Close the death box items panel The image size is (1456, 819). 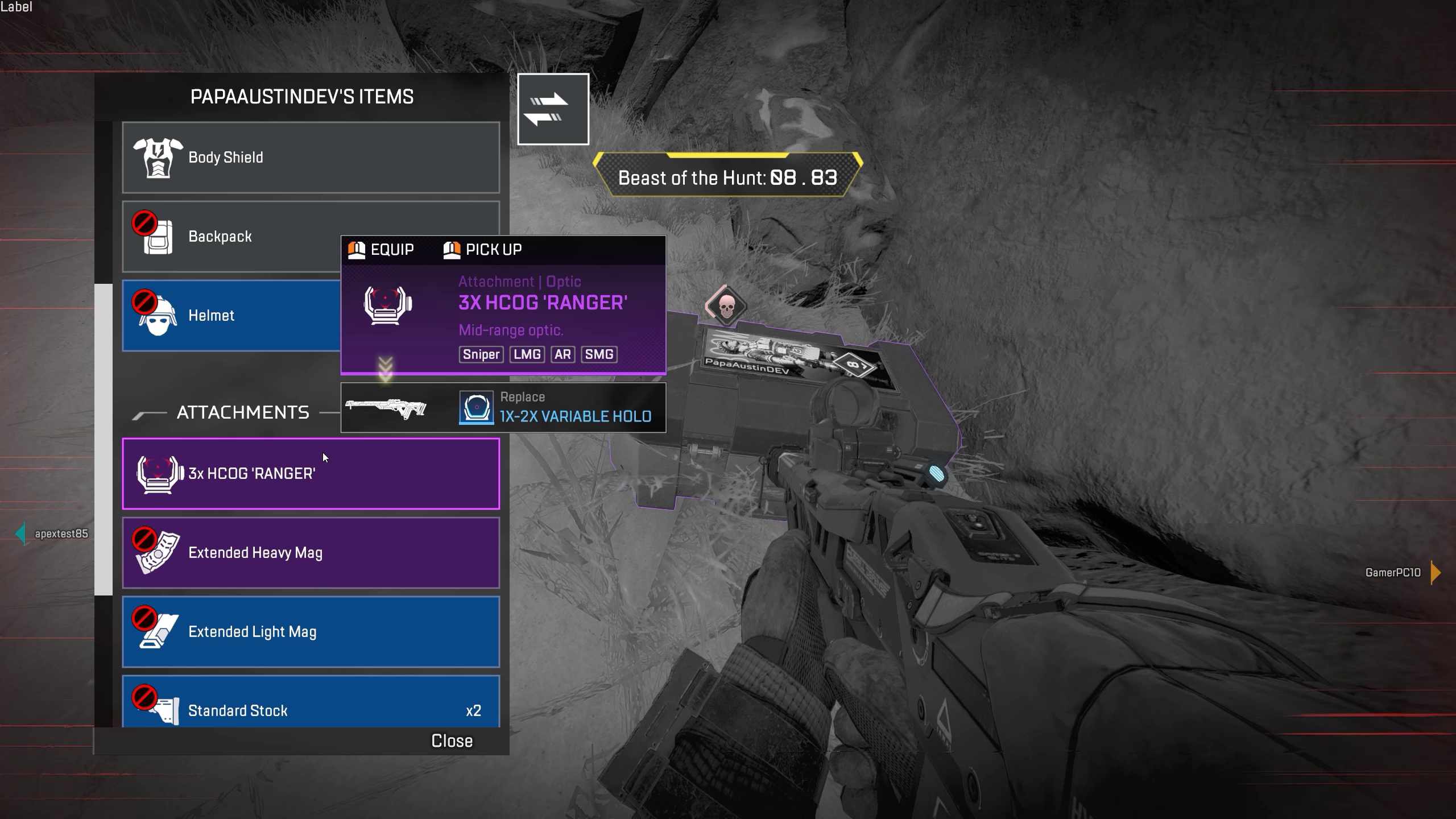point(452,741)
